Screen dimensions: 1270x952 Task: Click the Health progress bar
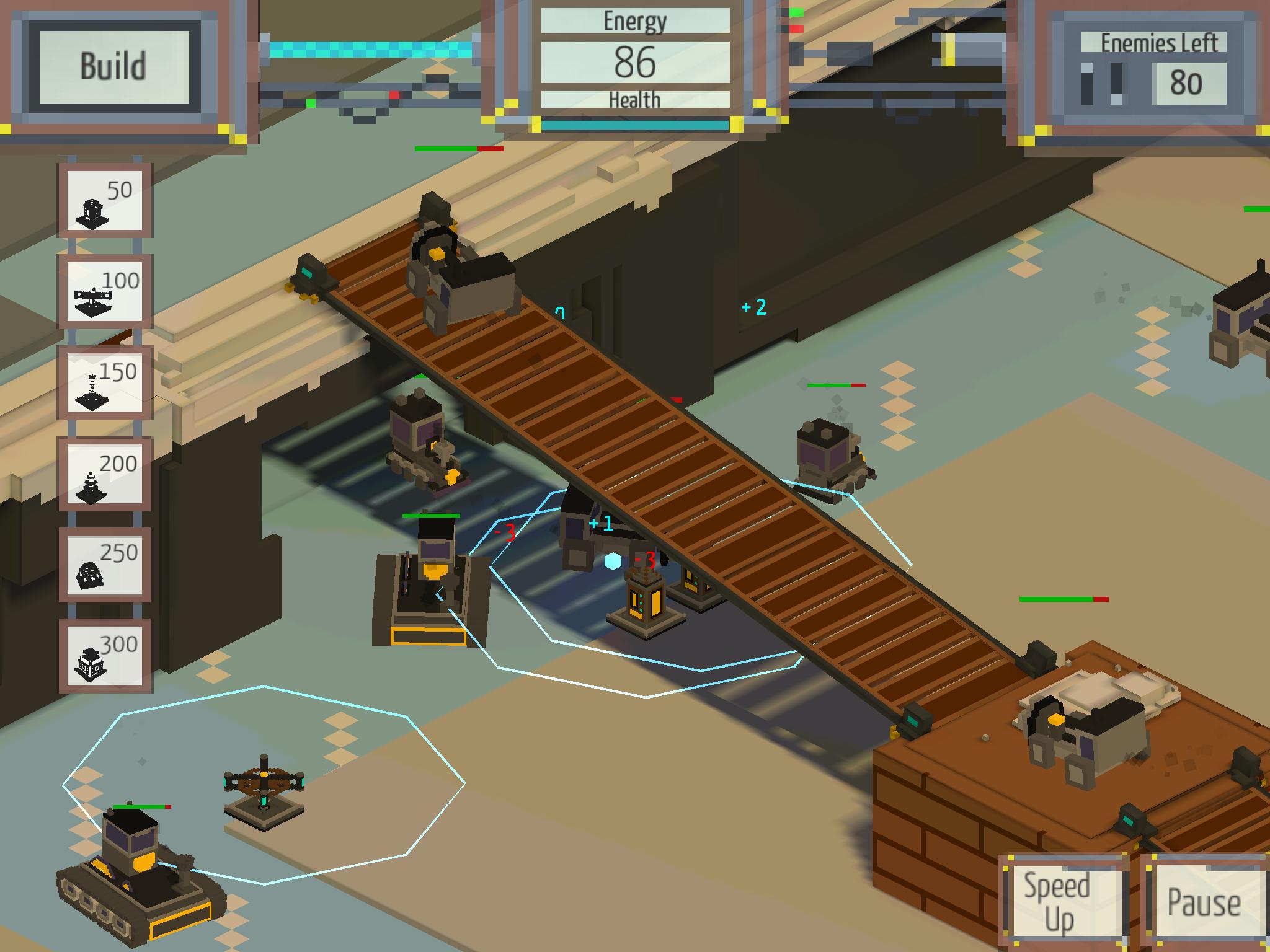click(x=636, y=124)
